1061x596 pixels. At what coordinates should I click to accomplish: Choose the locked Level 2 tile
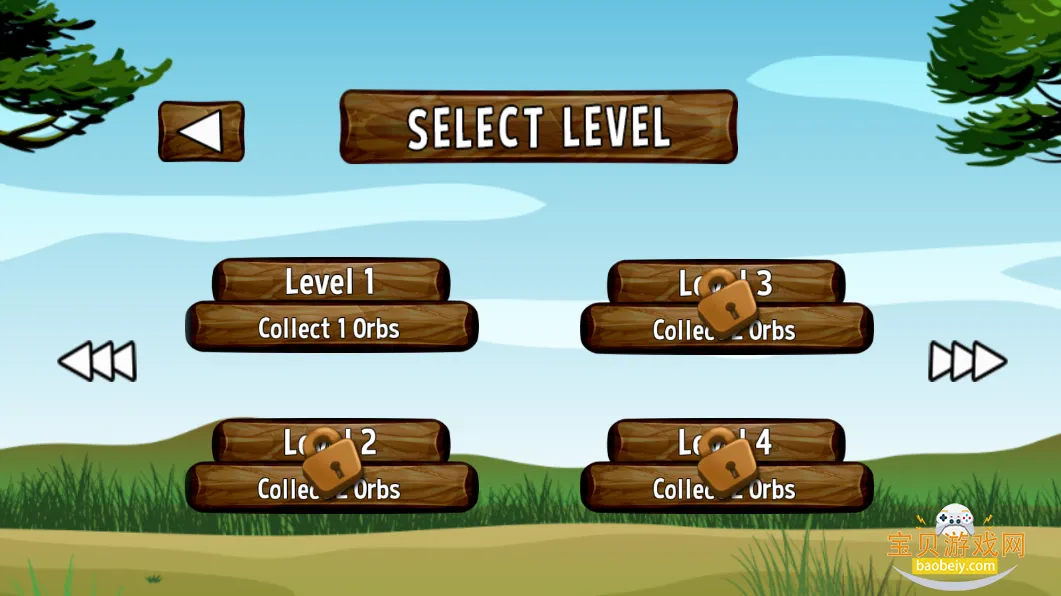pyautogui.click(x=331, y=465)
